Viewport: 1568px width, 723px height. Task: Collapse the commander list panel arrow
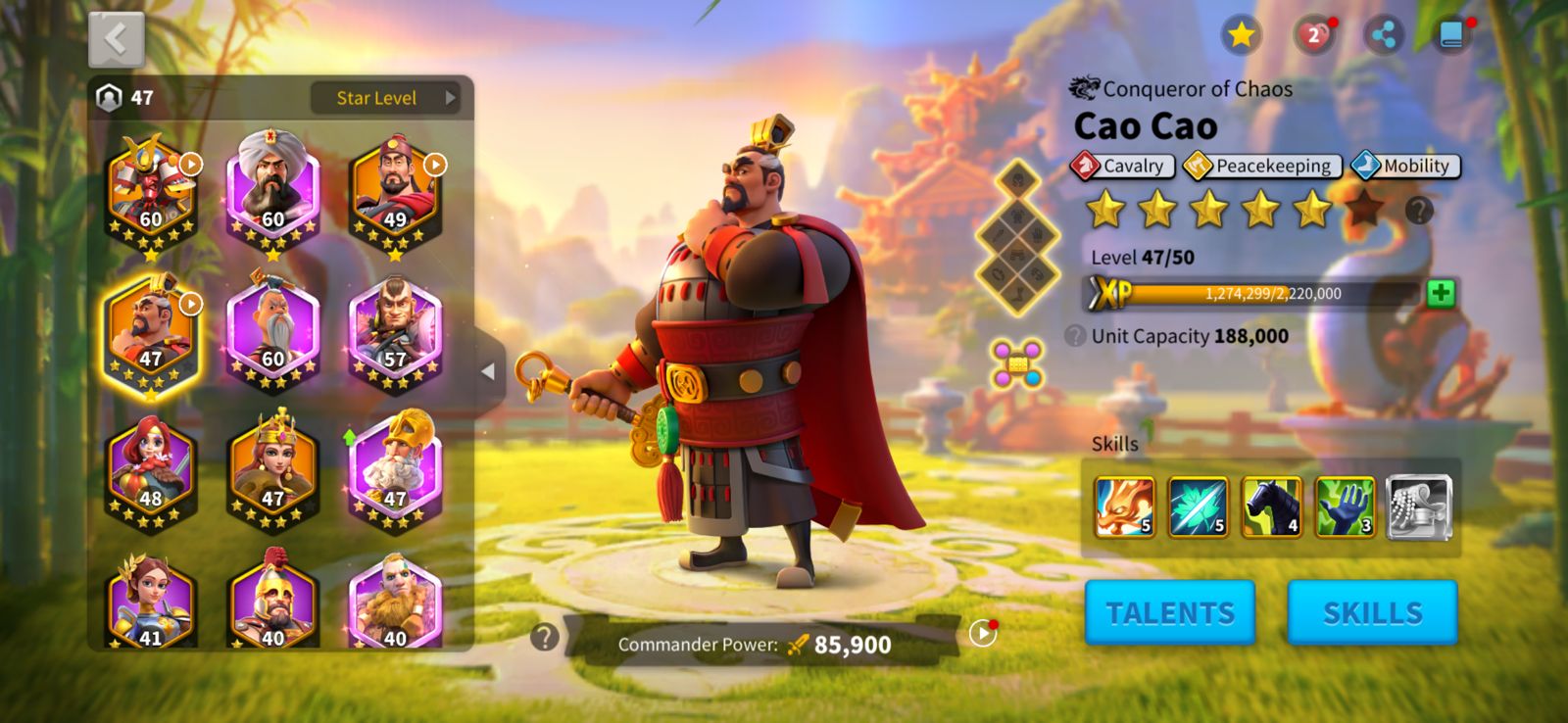[x=488, y=371]
